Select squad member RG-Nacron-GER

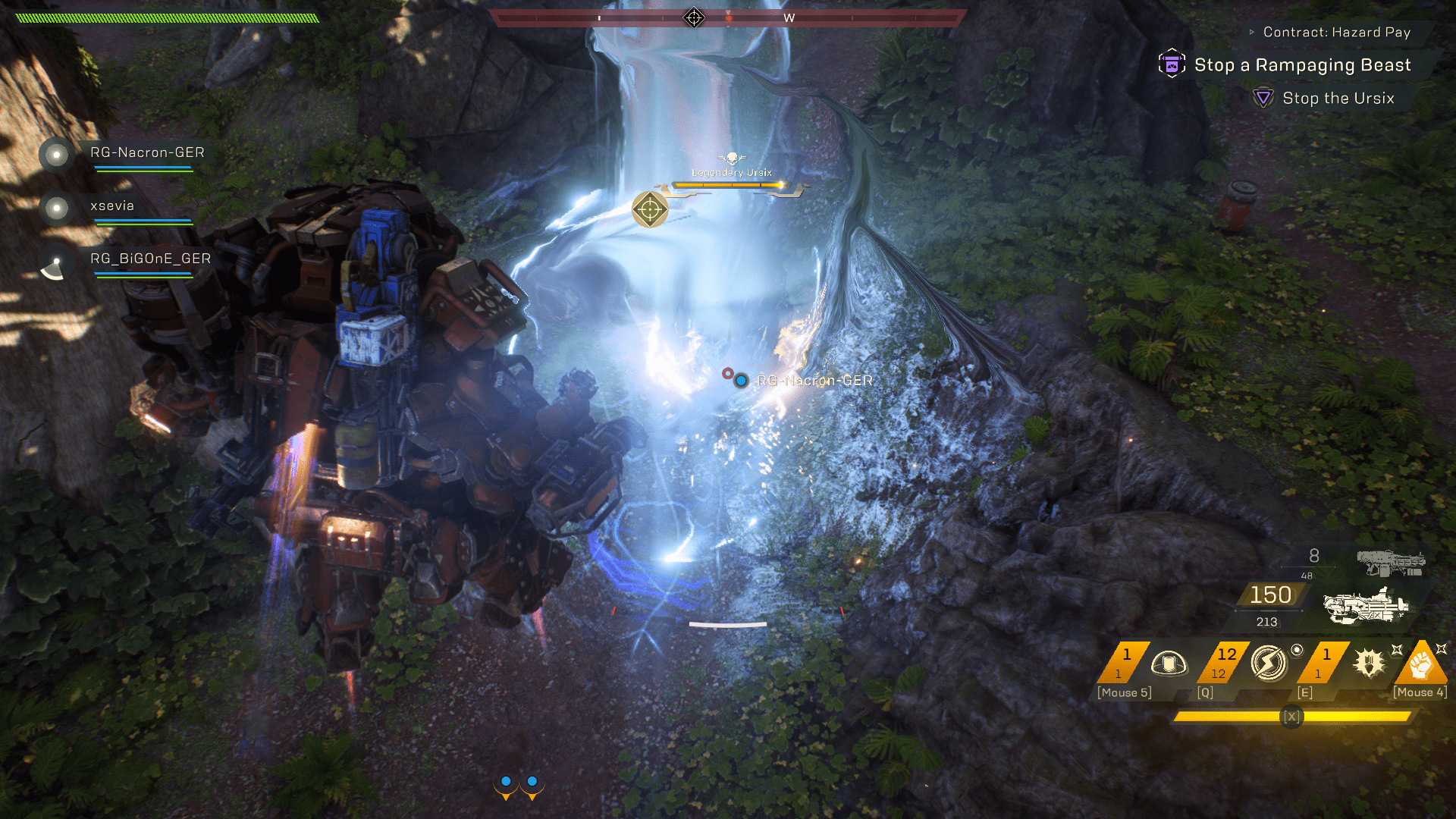coord(146,152)
